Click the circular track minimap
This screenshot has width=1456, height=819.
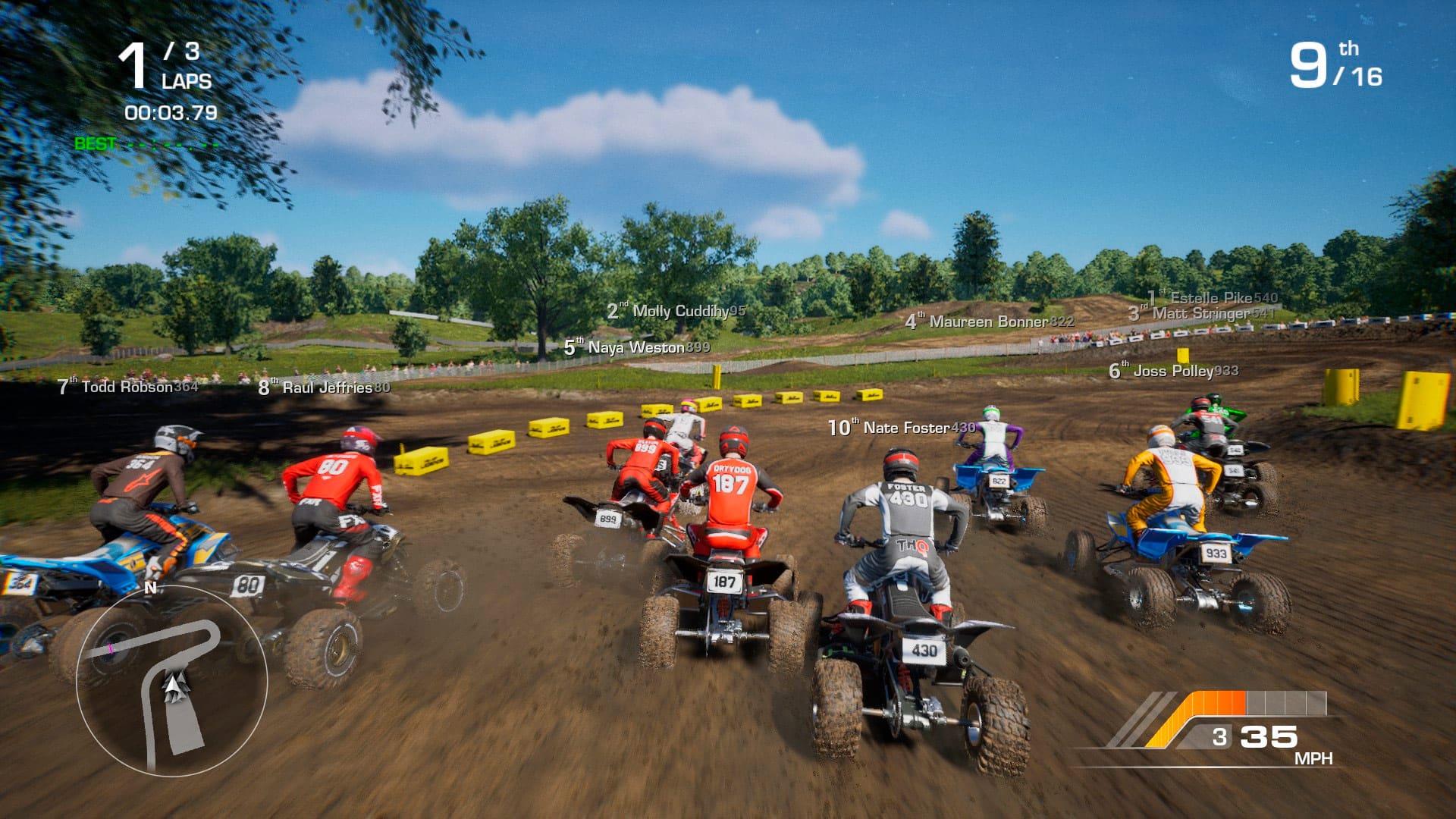171,680
